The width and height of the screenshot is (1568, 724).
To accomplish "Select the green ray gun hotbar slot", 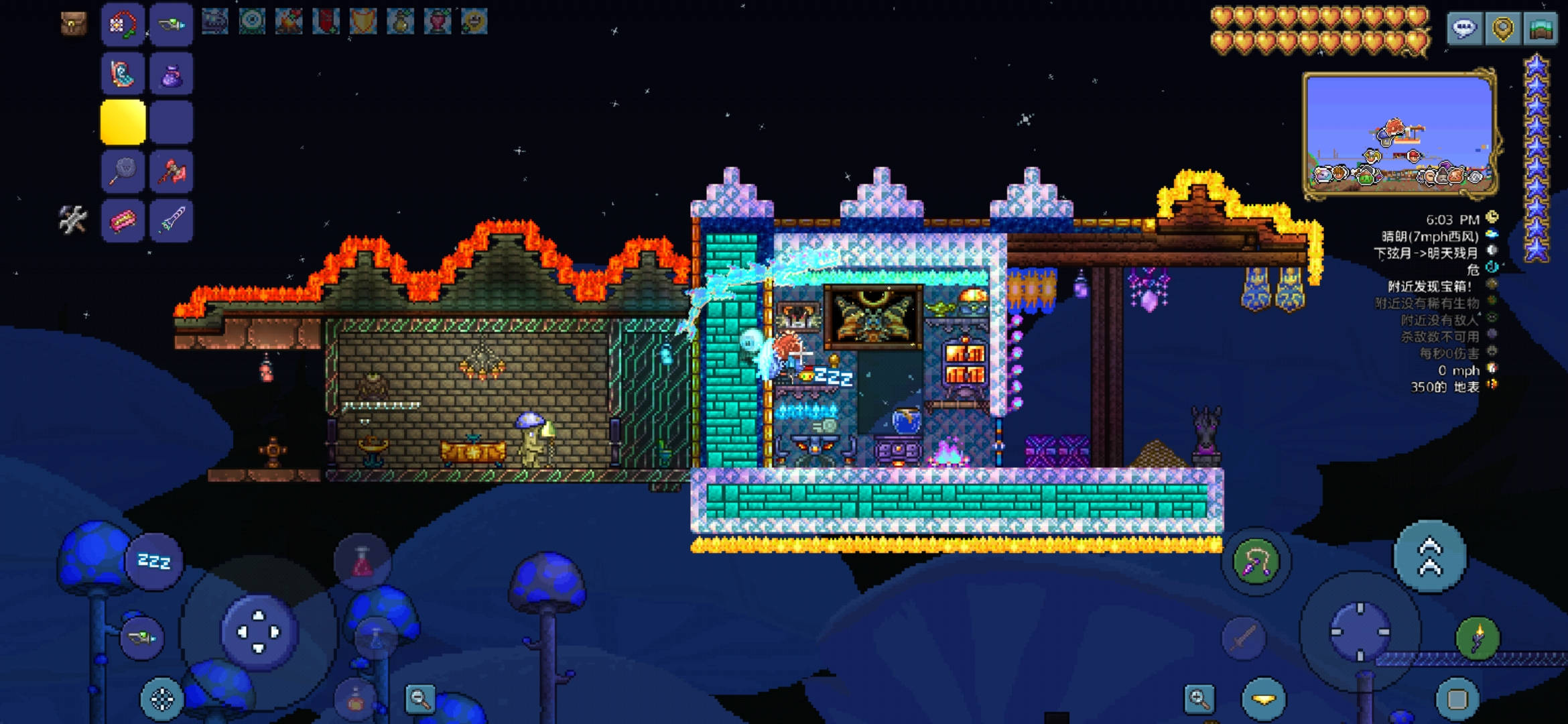I will (172, 25).
